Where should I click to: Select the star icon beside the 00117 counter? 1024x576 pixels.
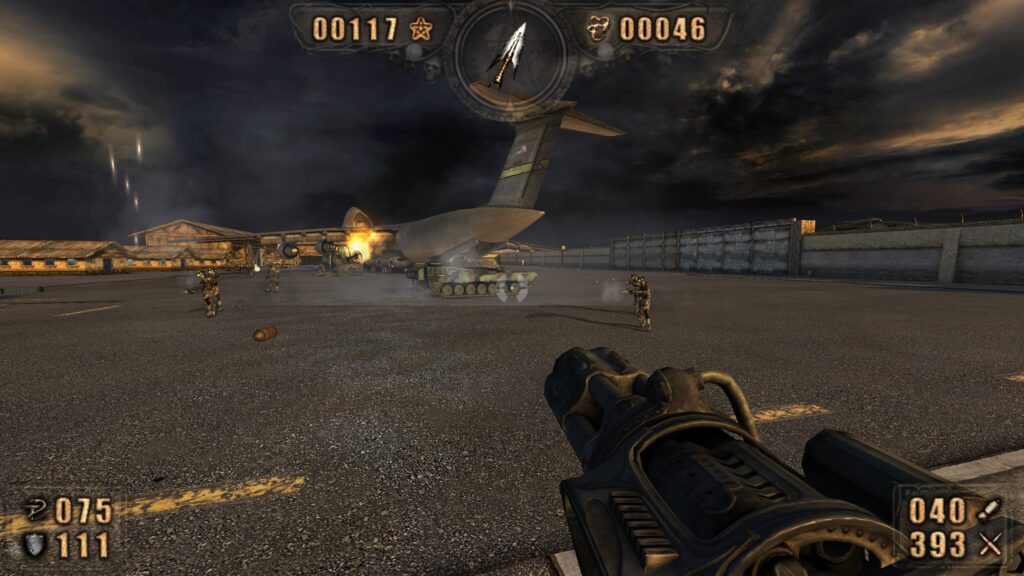[x=420, y=28]
